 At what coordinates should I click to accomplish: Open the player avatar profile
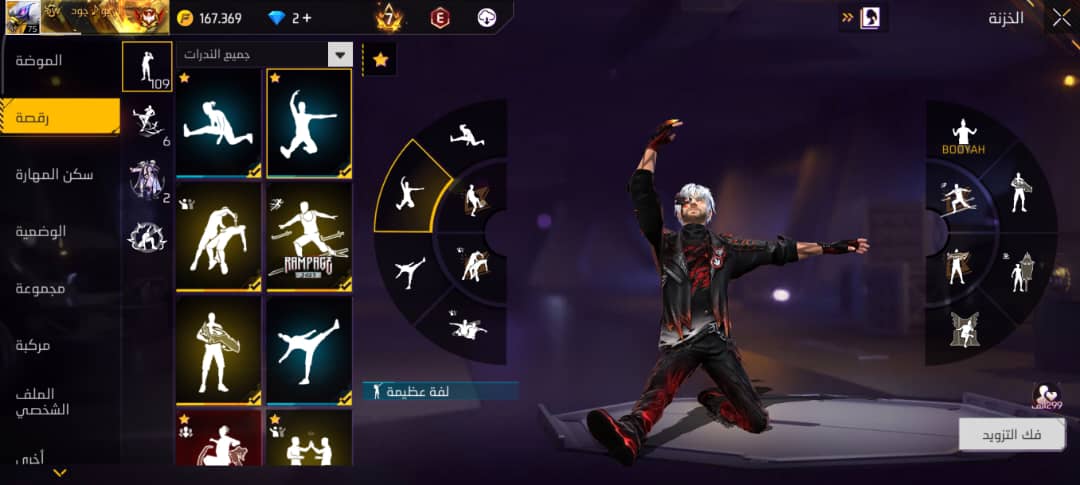(x=22, y=17)
